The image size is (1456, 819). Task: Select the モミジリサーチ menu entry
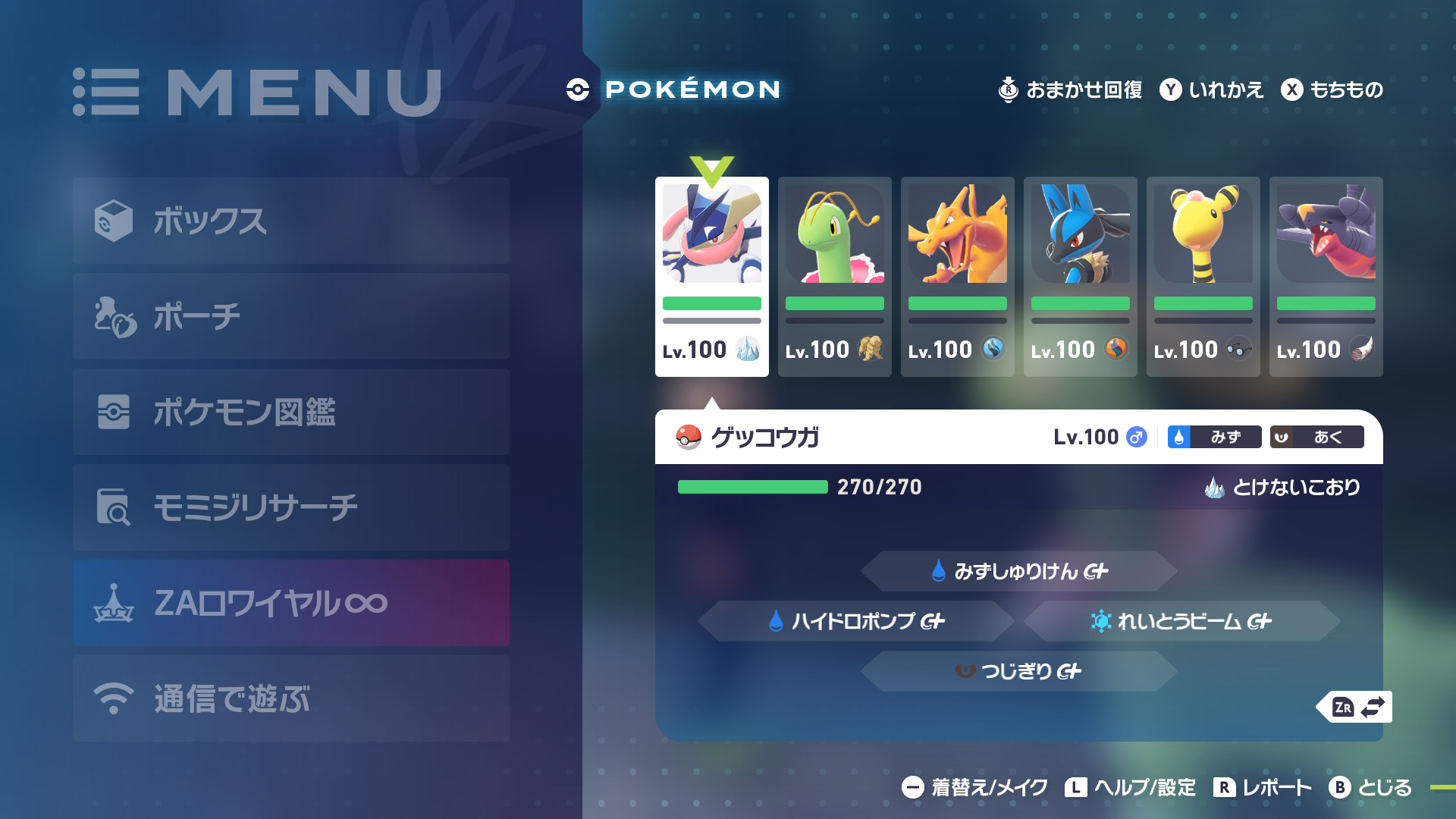[x=290, y=507]
